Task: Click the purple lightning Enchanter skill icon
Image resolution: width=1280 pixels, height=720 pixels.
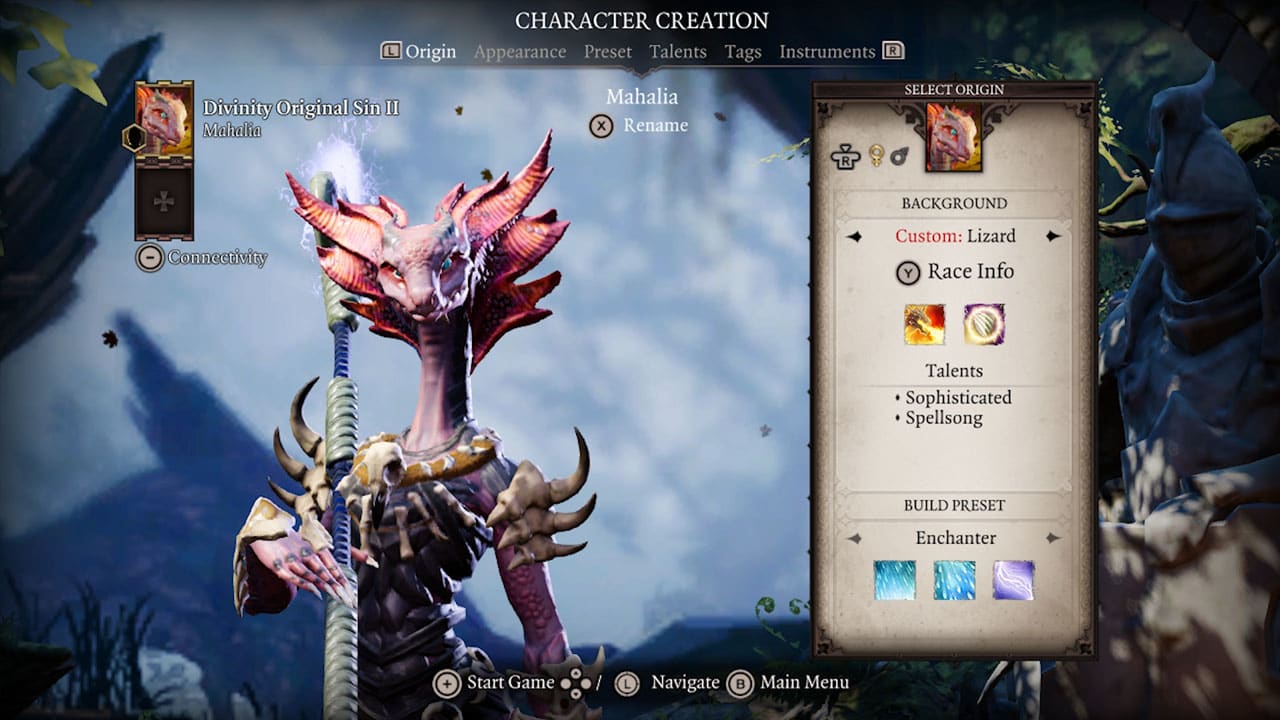Action: click(1015, 580)
